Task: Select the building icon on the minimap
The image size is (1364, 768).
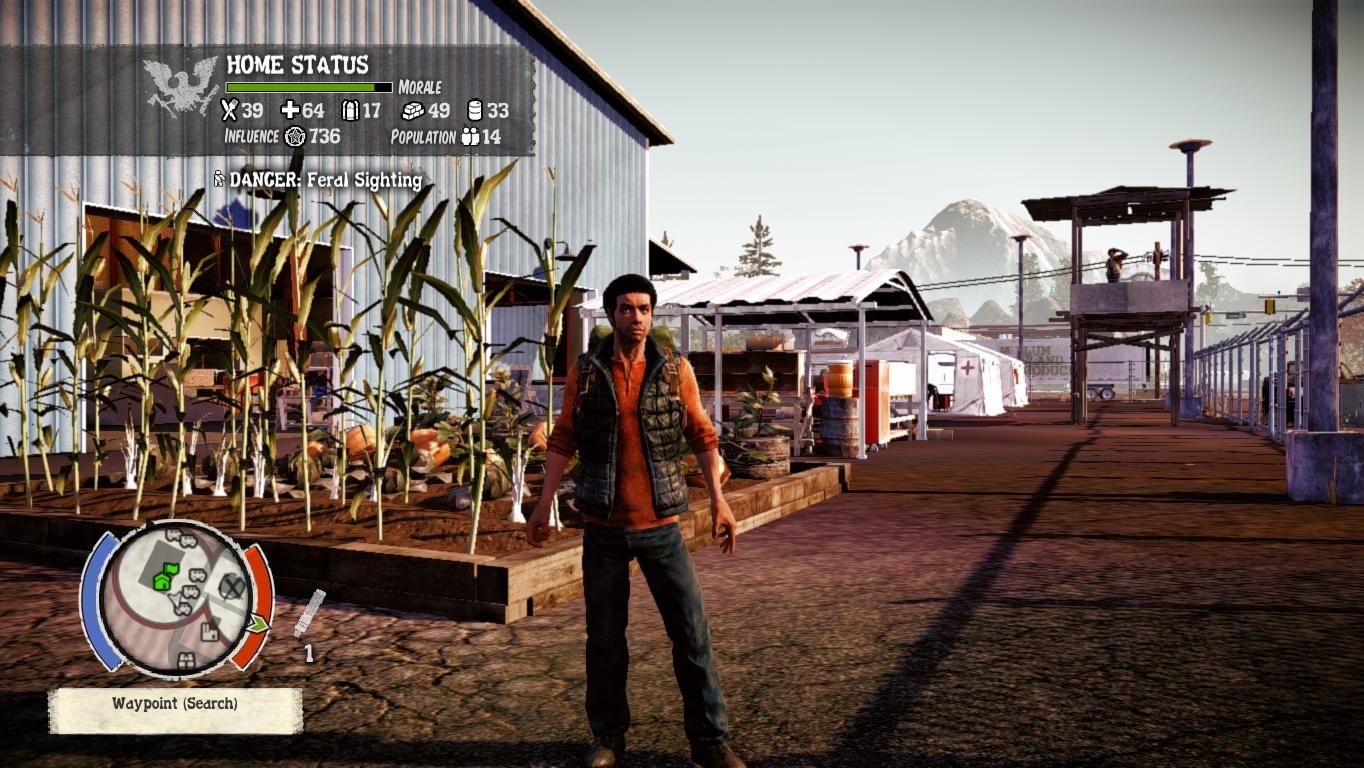Action: [x=209, y=631]
